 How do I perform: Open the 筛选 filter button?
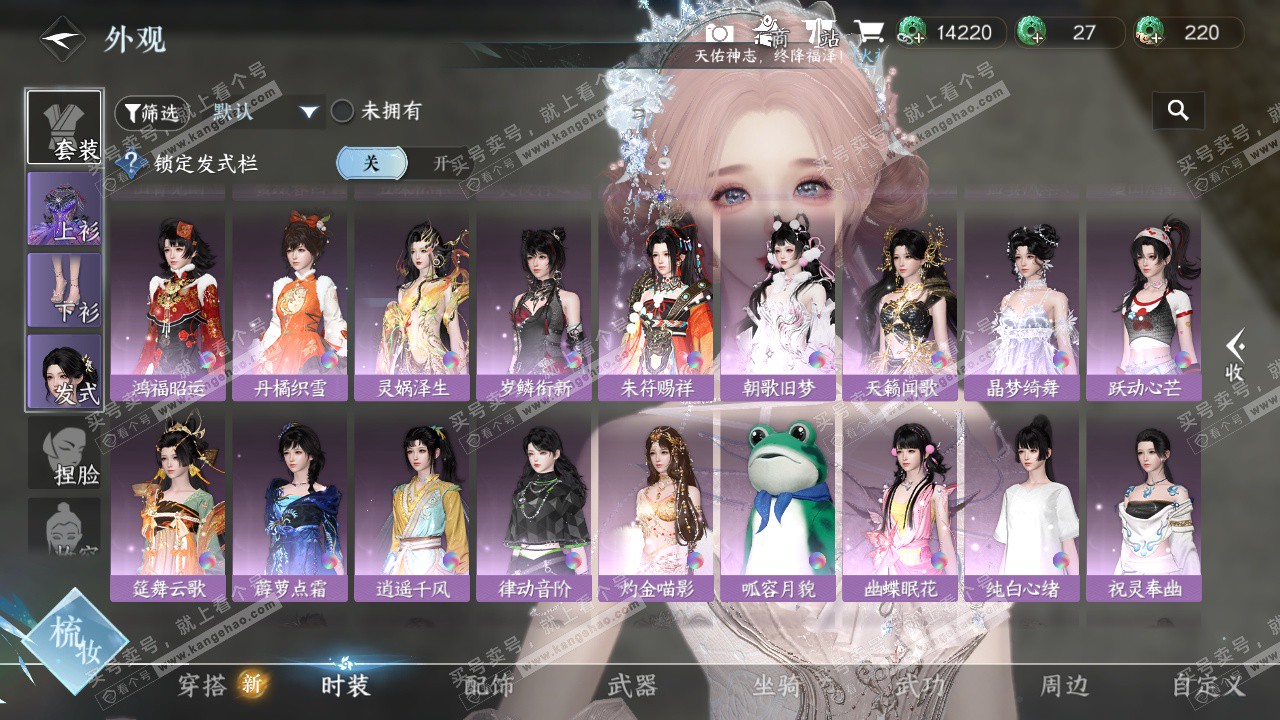[x=152, y=113]
